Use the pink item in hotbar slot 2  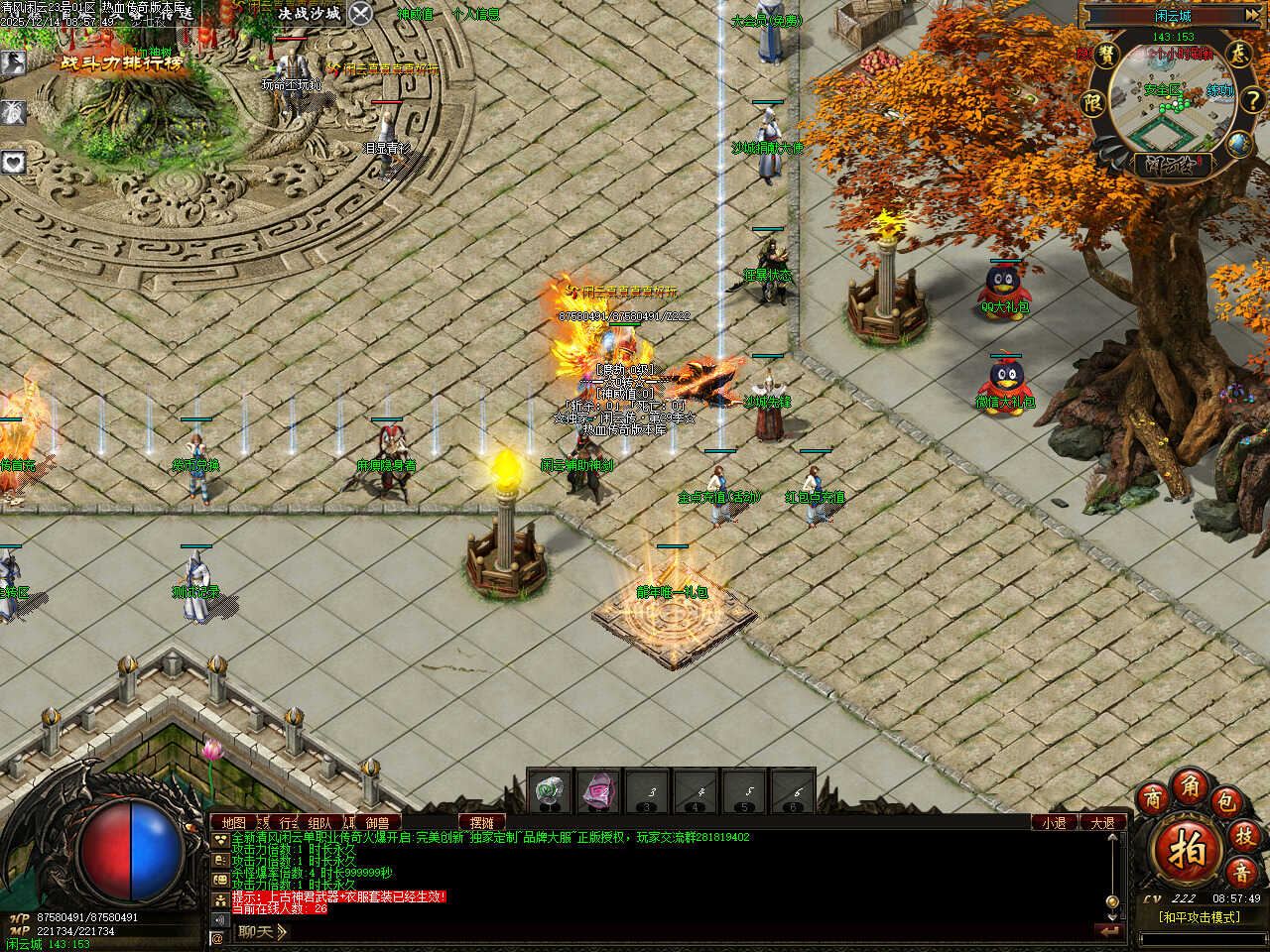[x=598, y=791]
